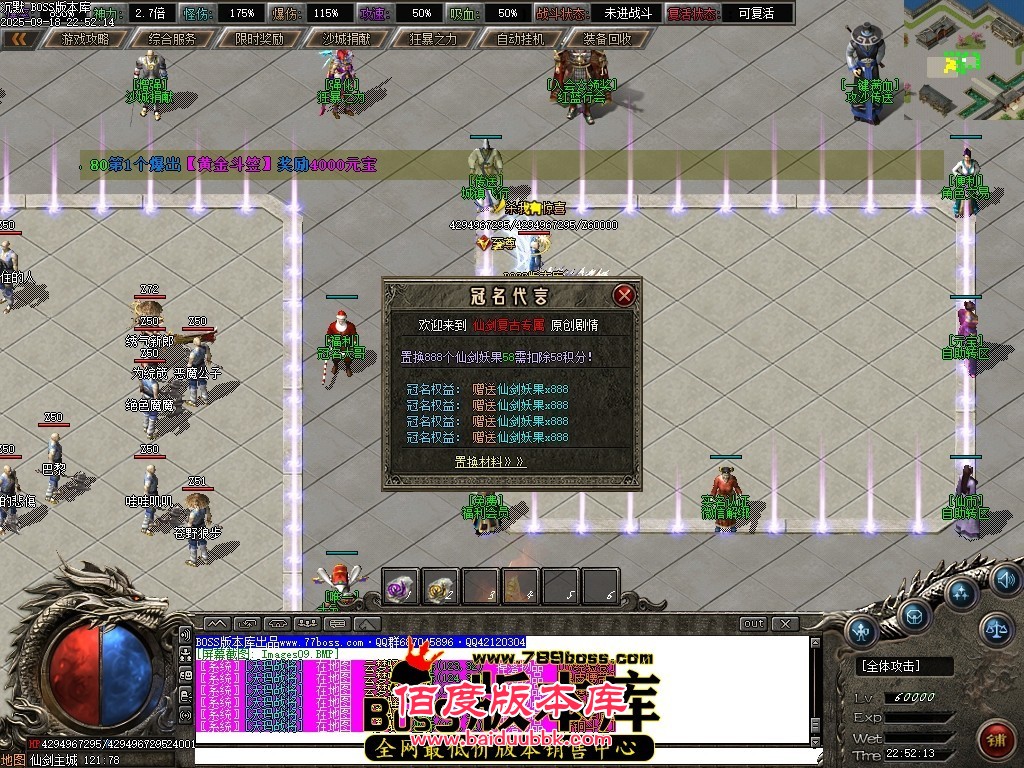Open the character equipment icon
Screen dimensions: 1024x768
click(x=862, y=630)
